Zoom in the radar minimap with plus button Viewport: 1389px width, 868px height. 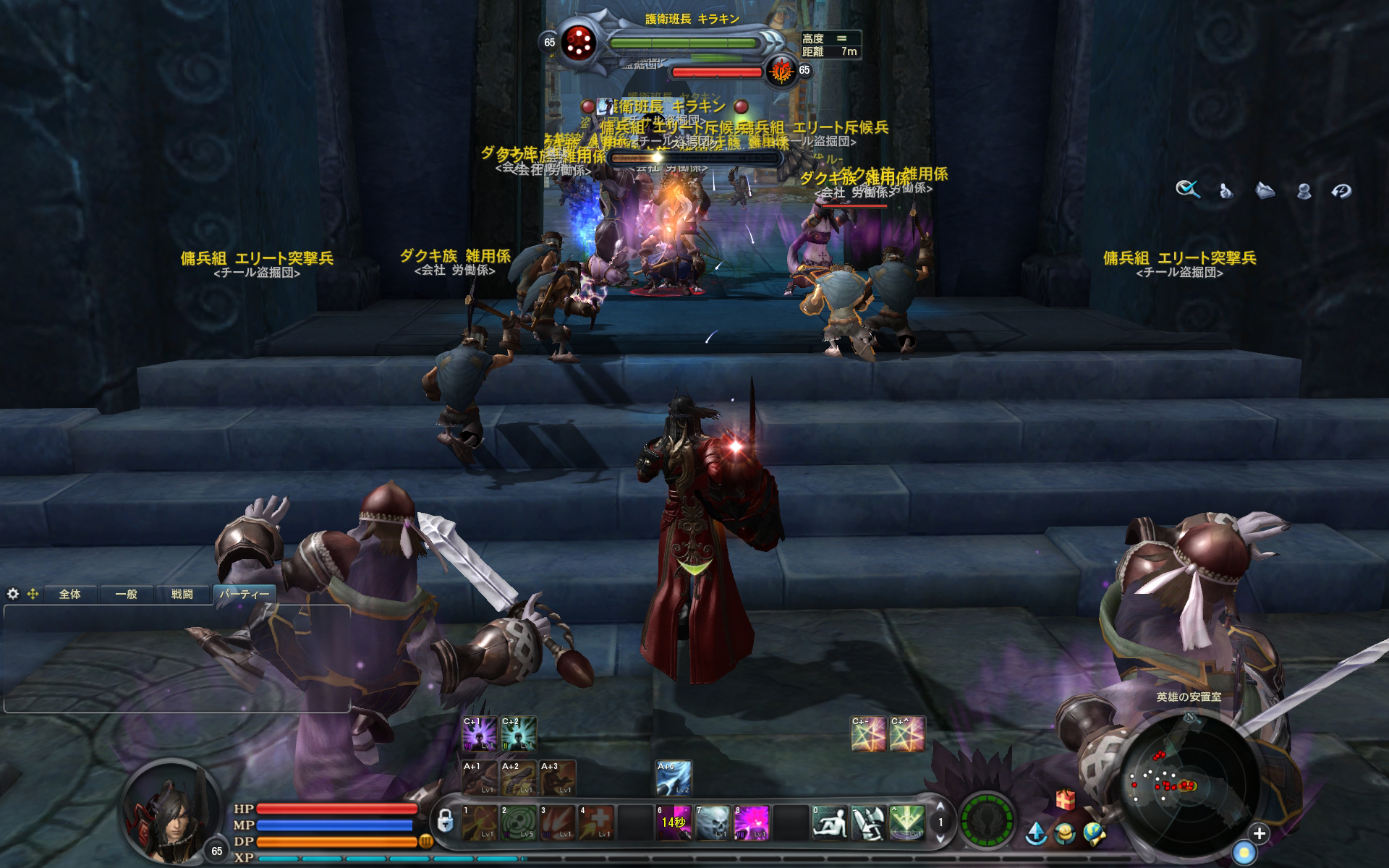tap(1259, 833)
